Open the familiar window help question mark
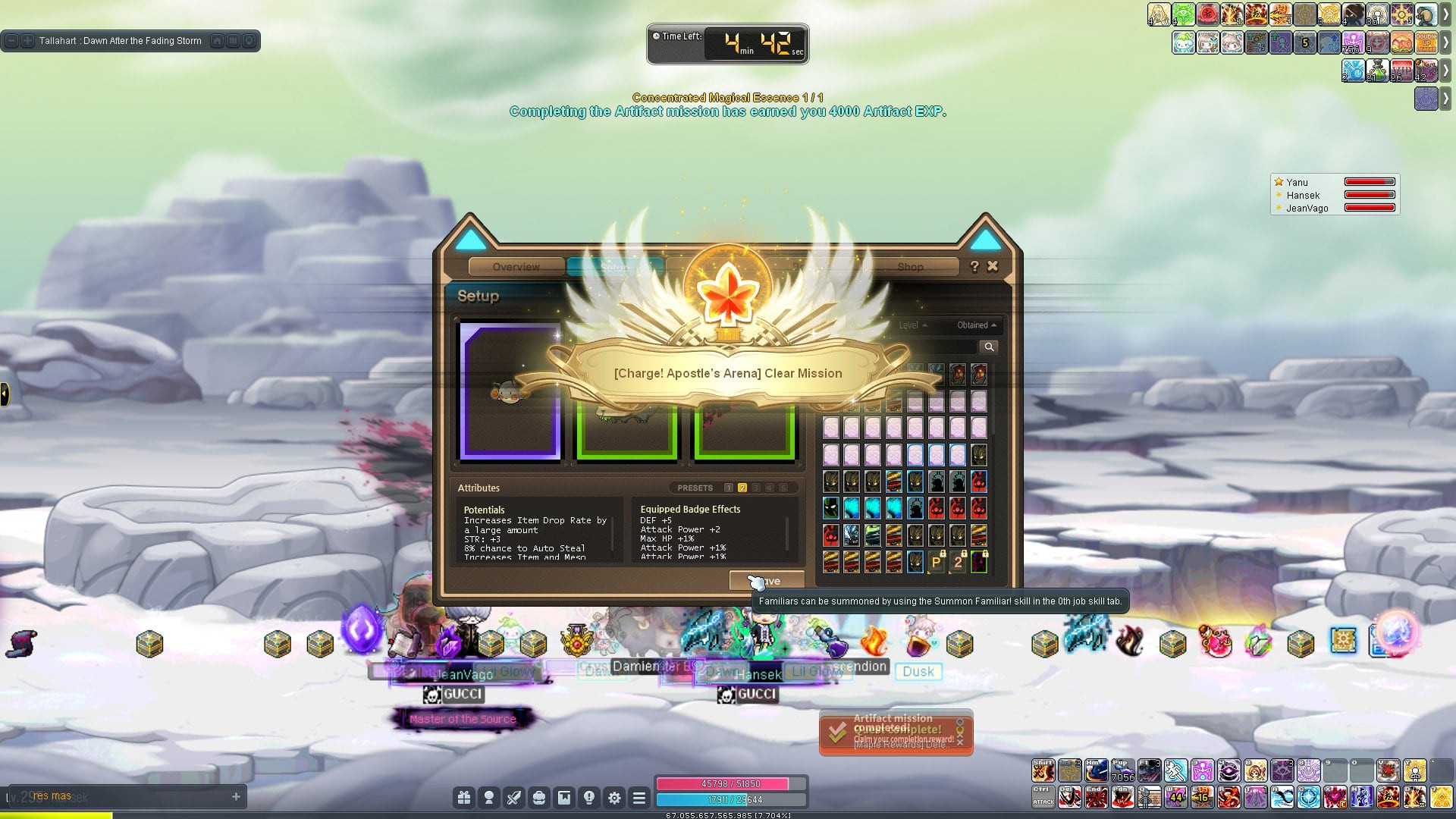The width and height of the screenshot is (1456, 819). point(974,266)
